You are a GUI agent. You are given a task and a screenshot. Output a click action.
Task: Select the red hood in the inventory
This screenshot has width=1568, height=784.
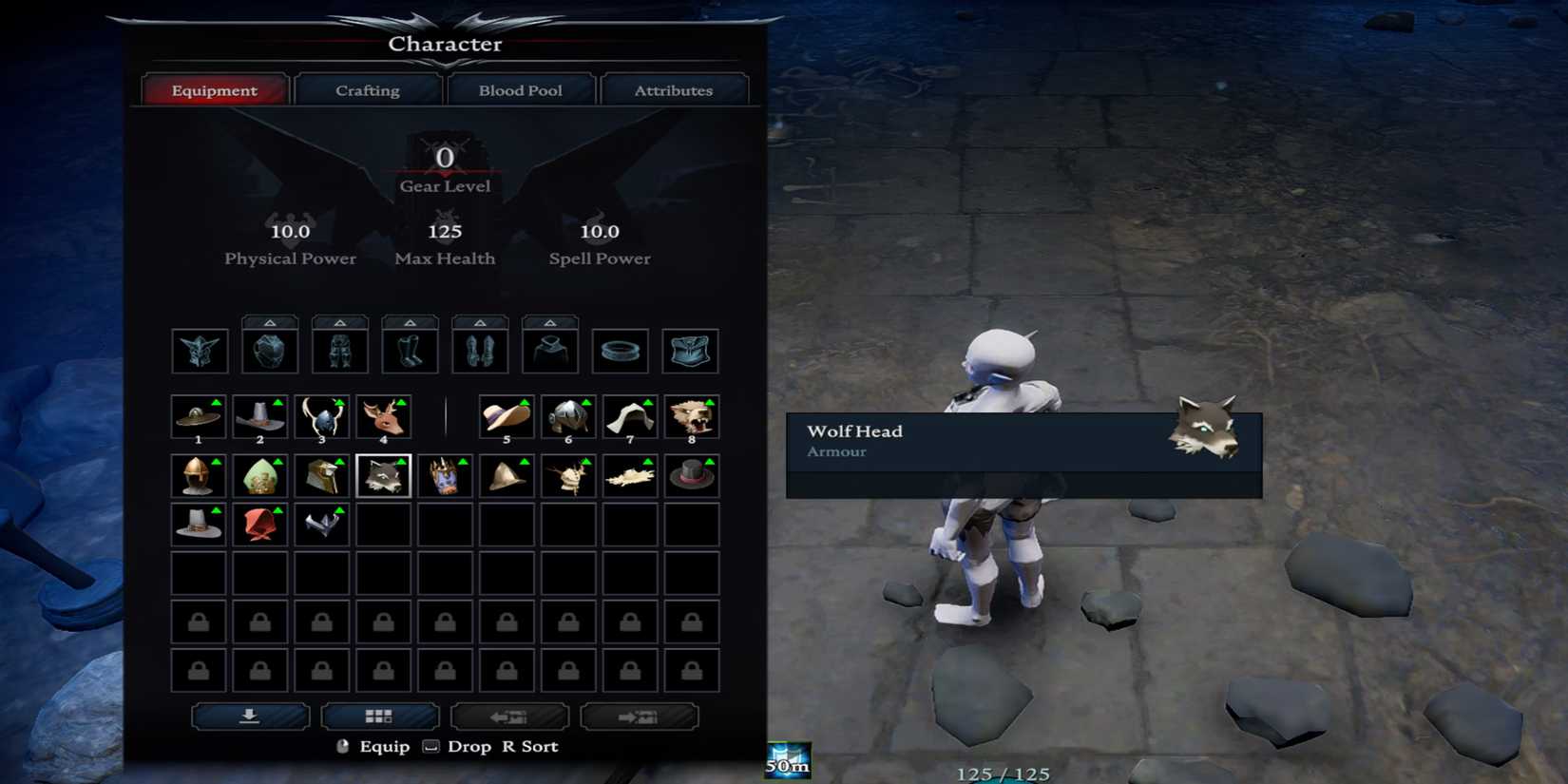259,525
